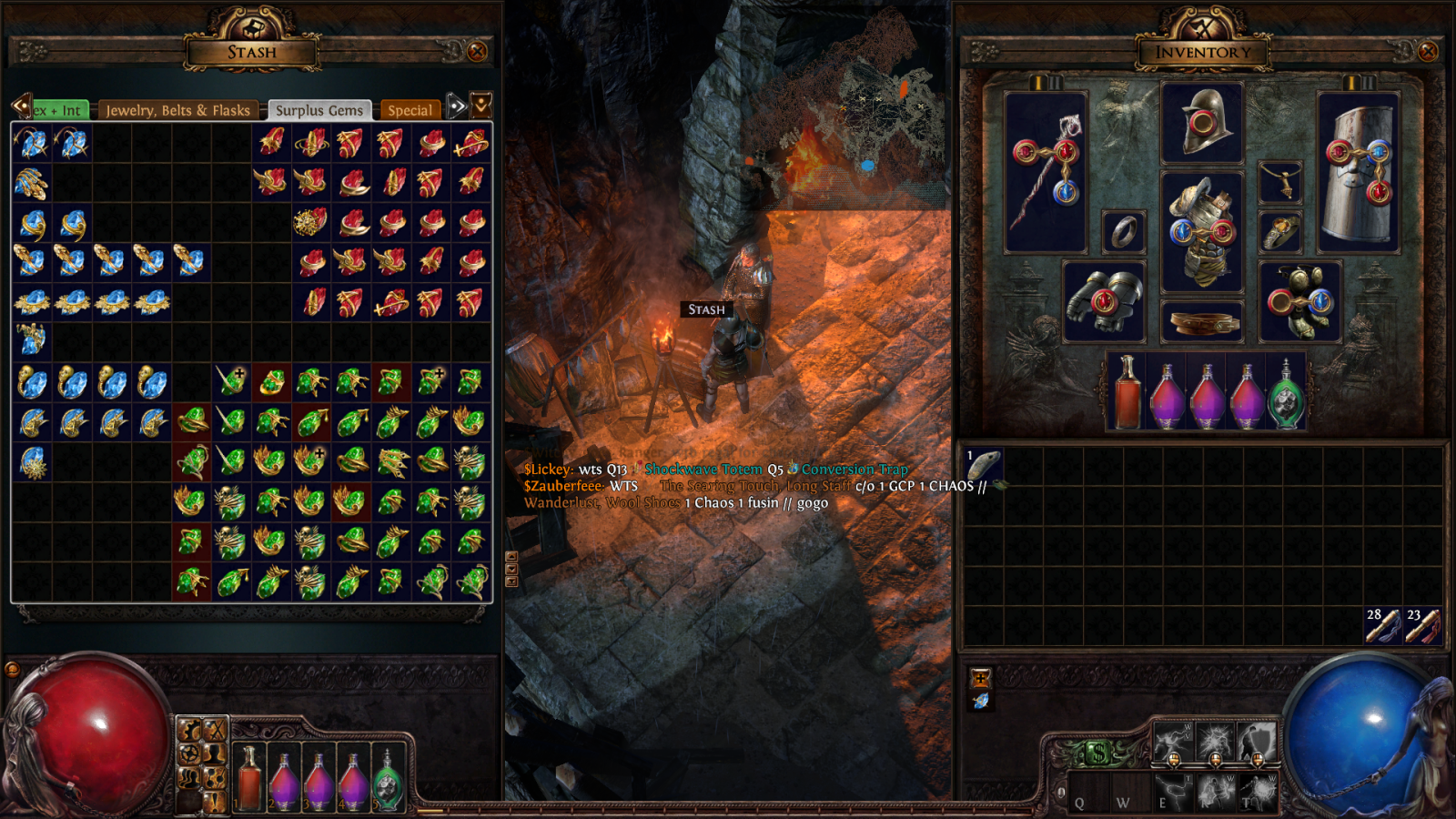The height and width of the screenshot is (819, 1456).
Task: Select the equipped amulet slot
Action: click(x=1280, y=182)
